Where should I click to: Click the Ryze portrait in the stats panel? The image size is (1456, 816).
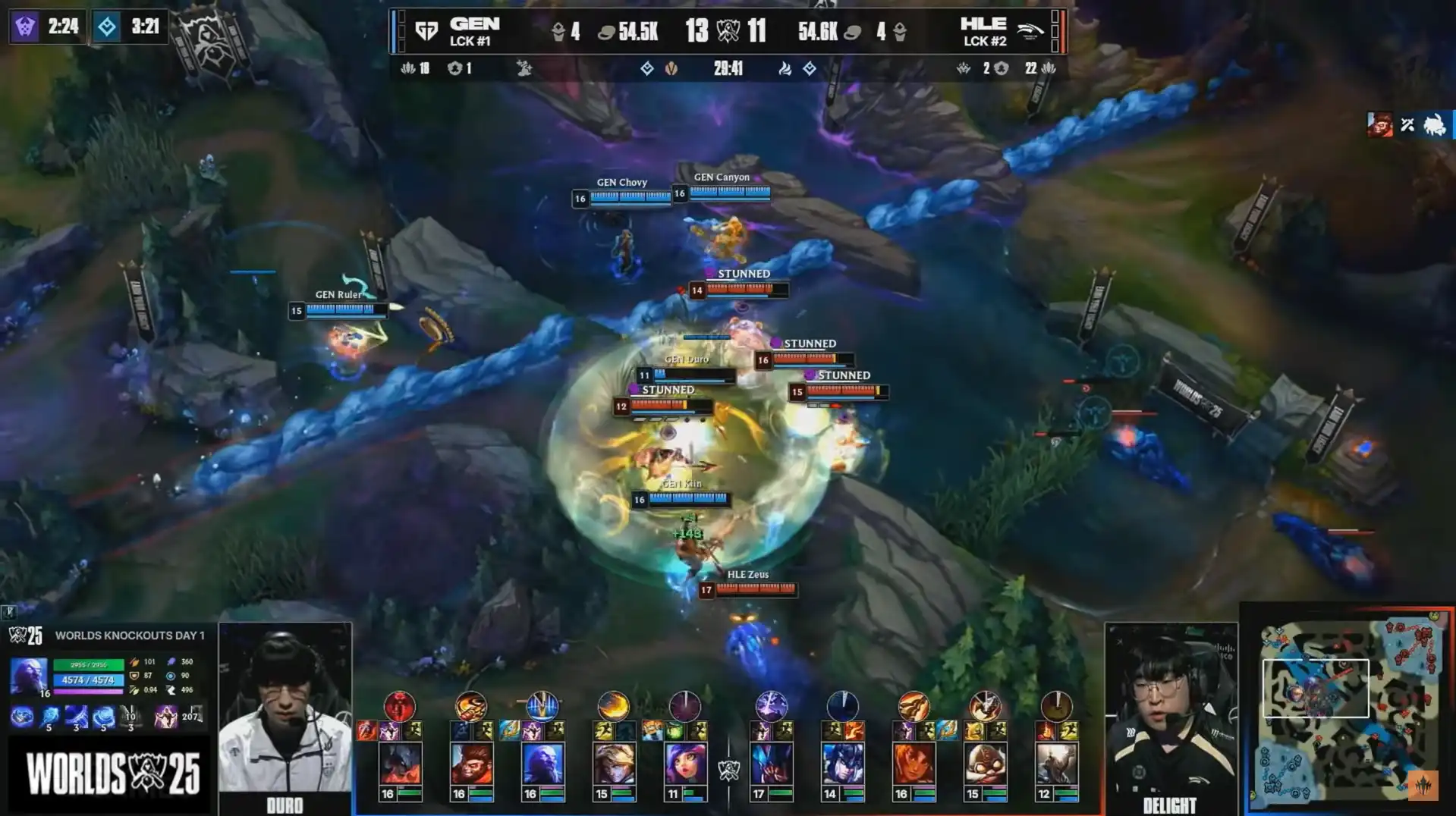click(29, 675)
